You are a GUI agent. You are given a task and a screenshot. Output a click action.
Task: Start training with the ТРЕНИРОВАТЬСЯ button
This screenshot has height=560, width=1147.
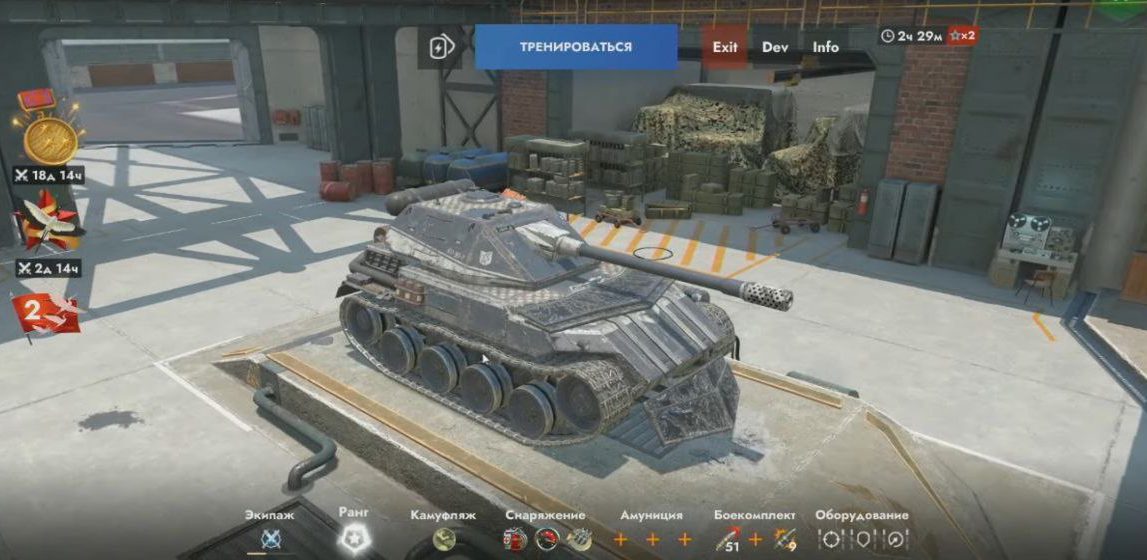(x=575, y=47)
